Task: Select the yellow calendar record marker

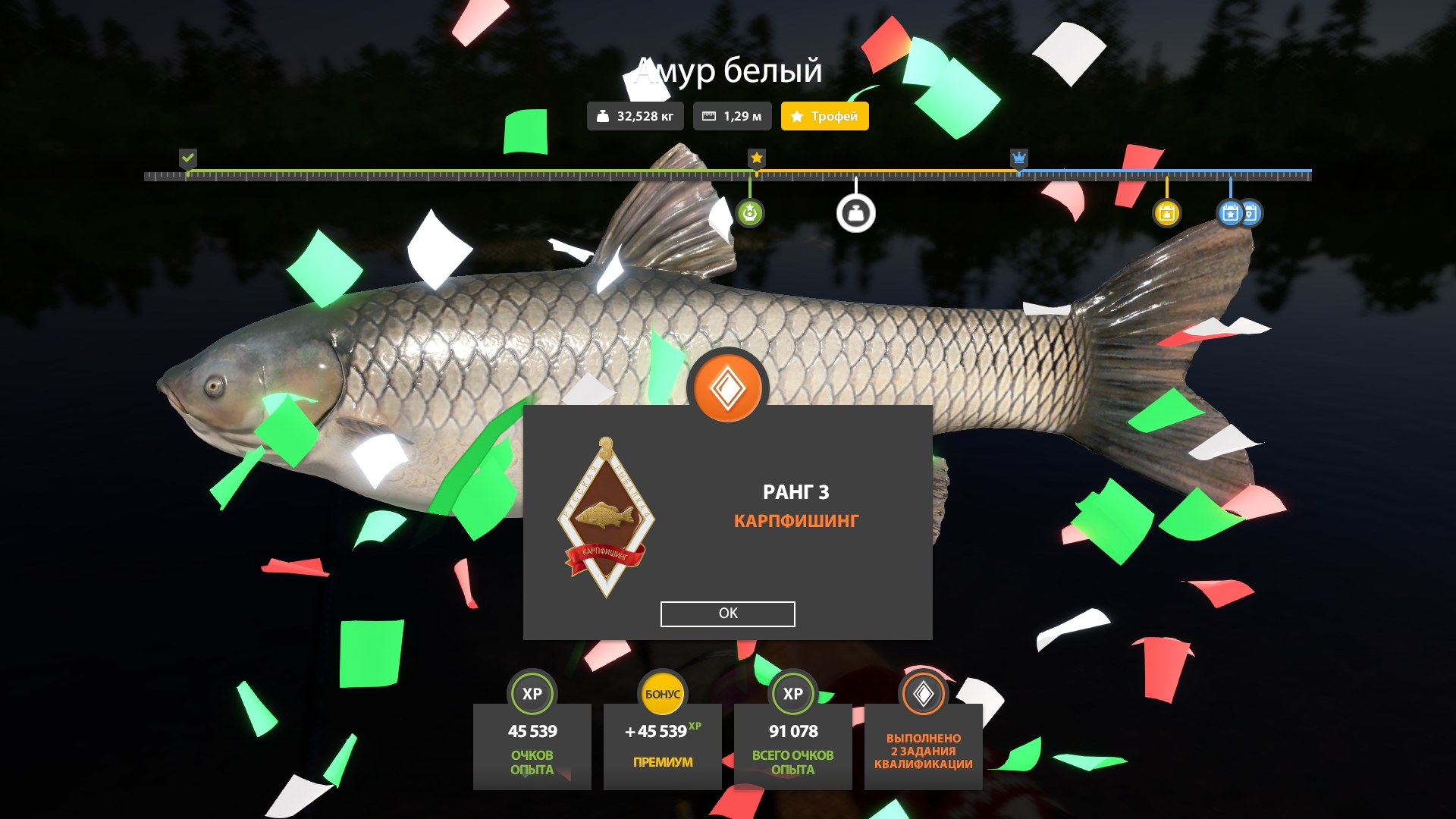Action: (x=1166, y=213)
